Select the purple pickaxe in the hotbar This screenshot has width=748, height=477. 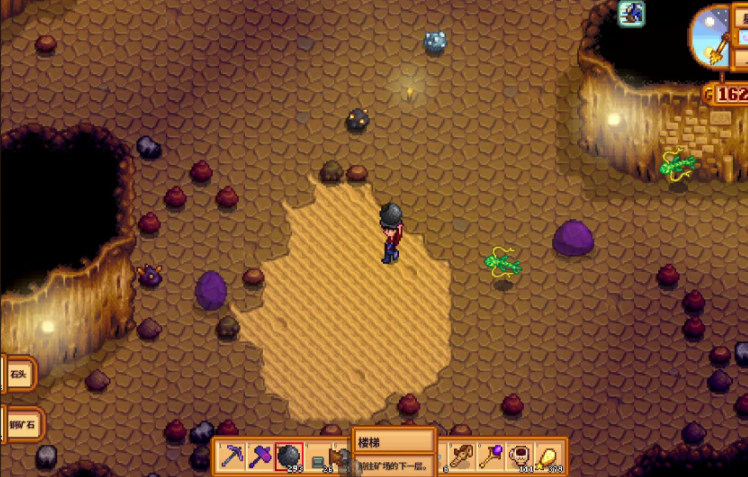tap(233, 457)
